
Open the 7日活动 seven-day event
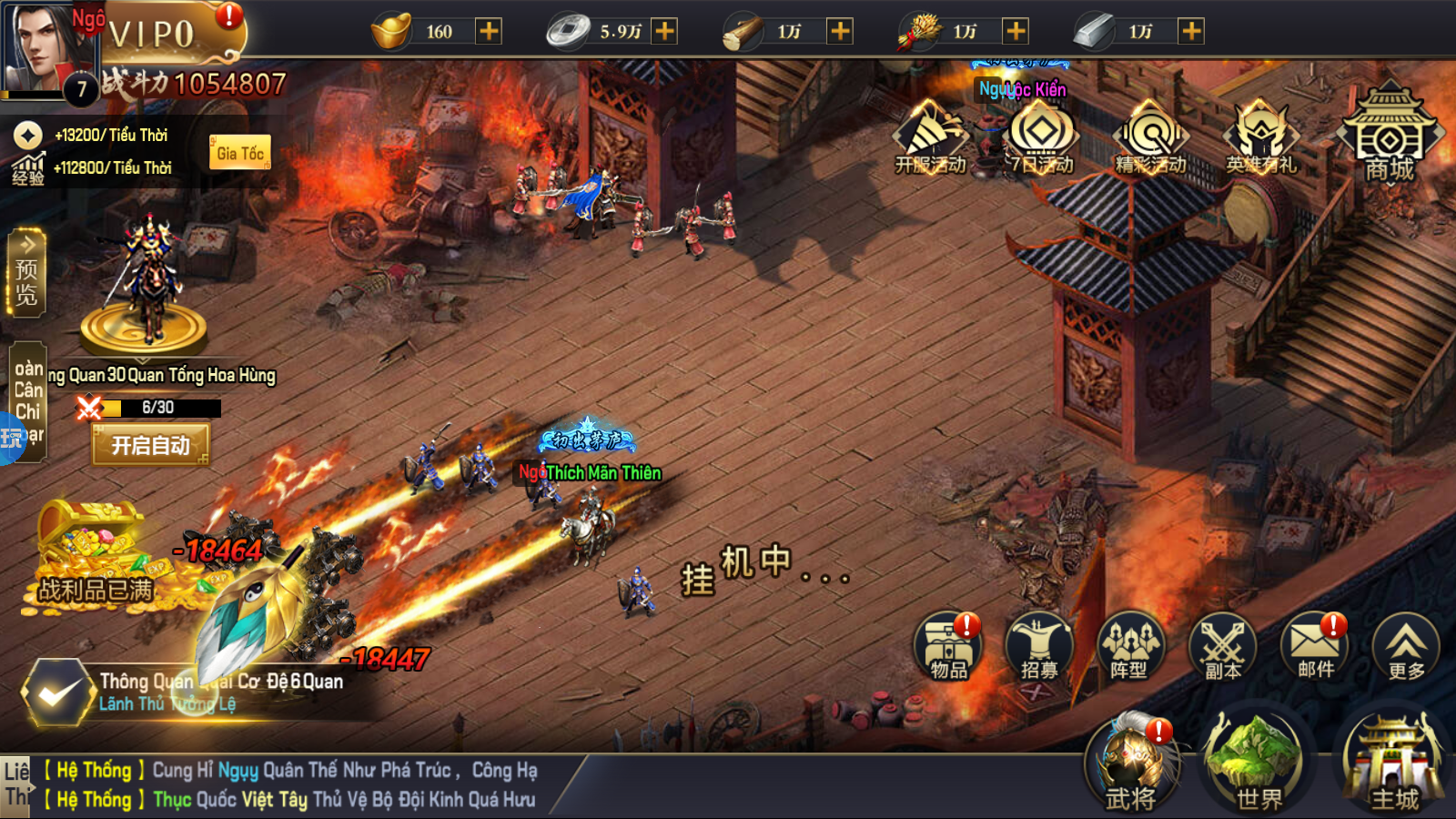pyautogui.click(x=1041, y=138)
